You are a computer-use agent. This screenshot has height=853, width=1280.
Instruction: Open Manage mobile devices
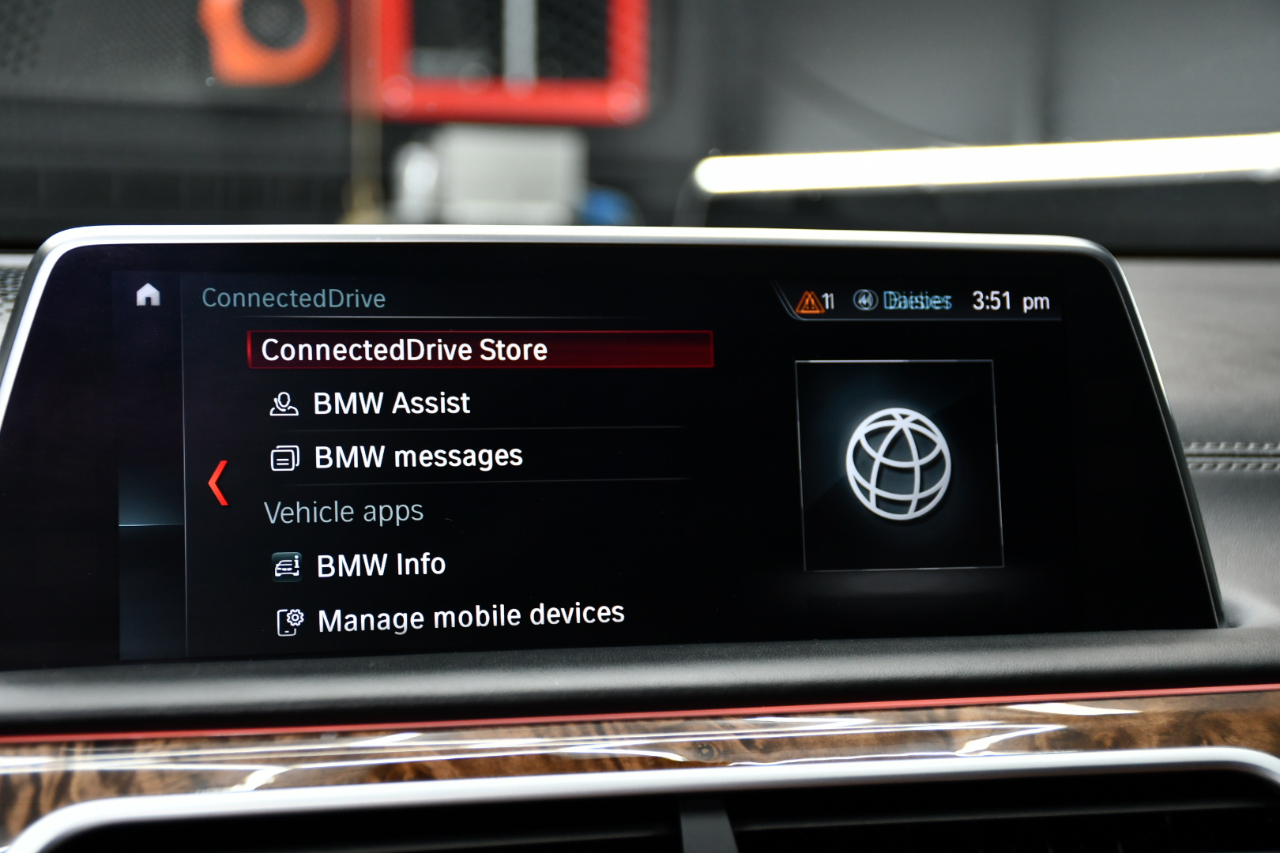tap(470, 617)
